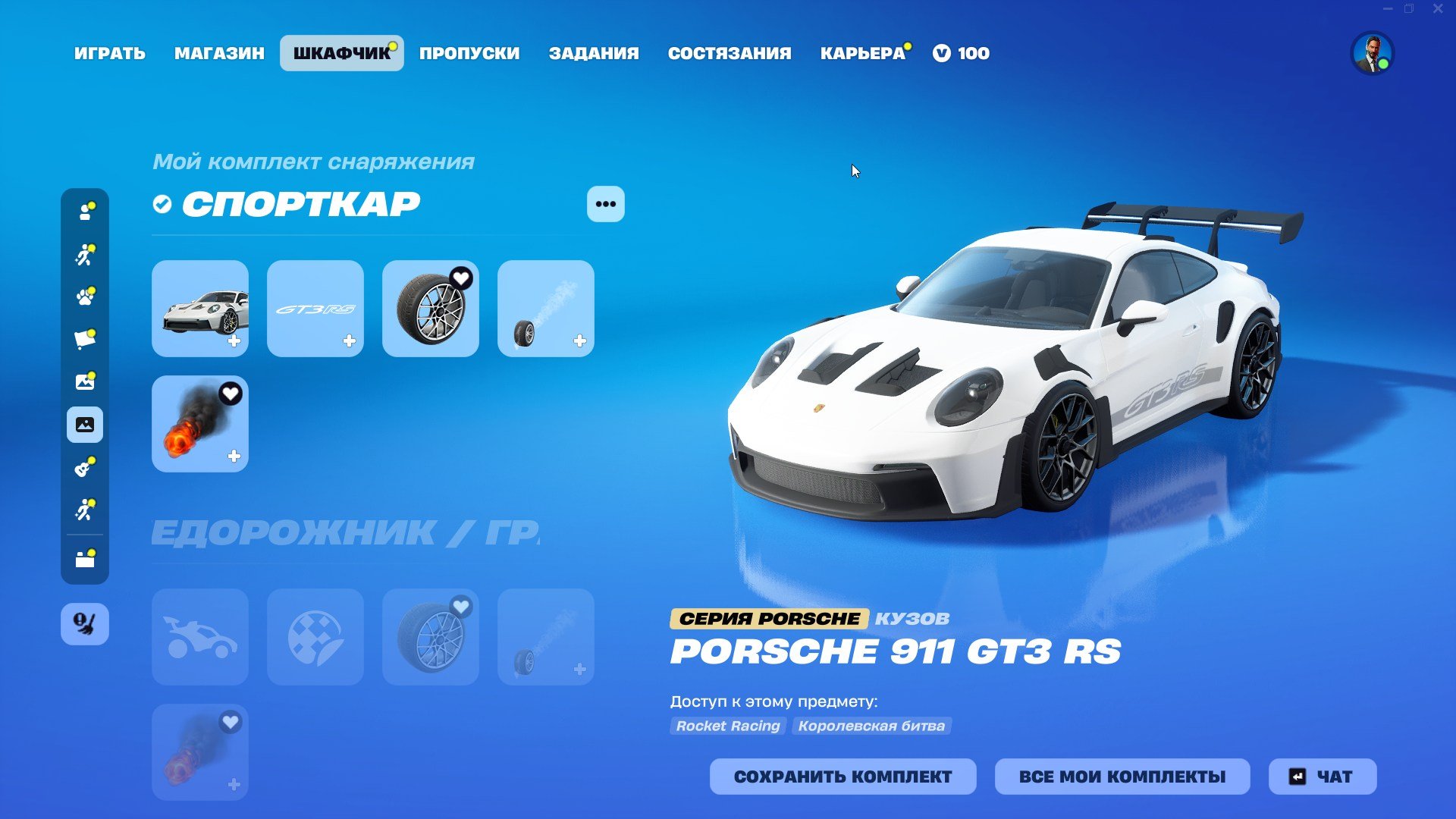Close the game window
Viewport: 1456px width, 819px height.
(x=1437, y=9)
